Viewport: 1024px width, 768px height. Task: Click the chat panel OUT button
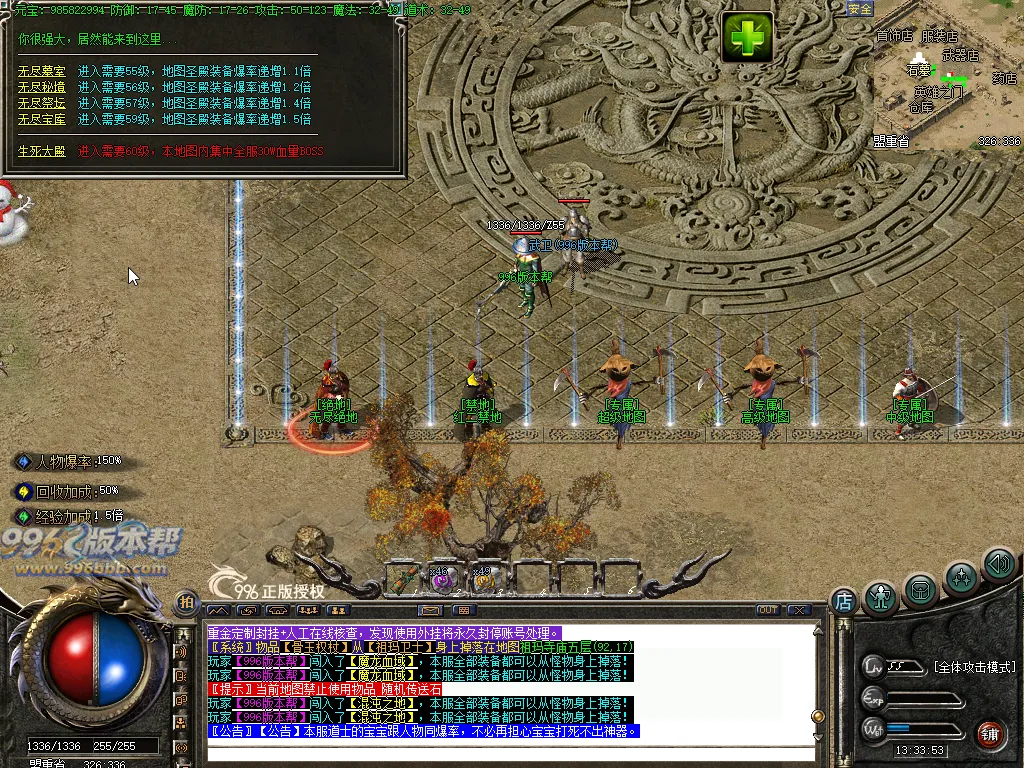point(768,609)
